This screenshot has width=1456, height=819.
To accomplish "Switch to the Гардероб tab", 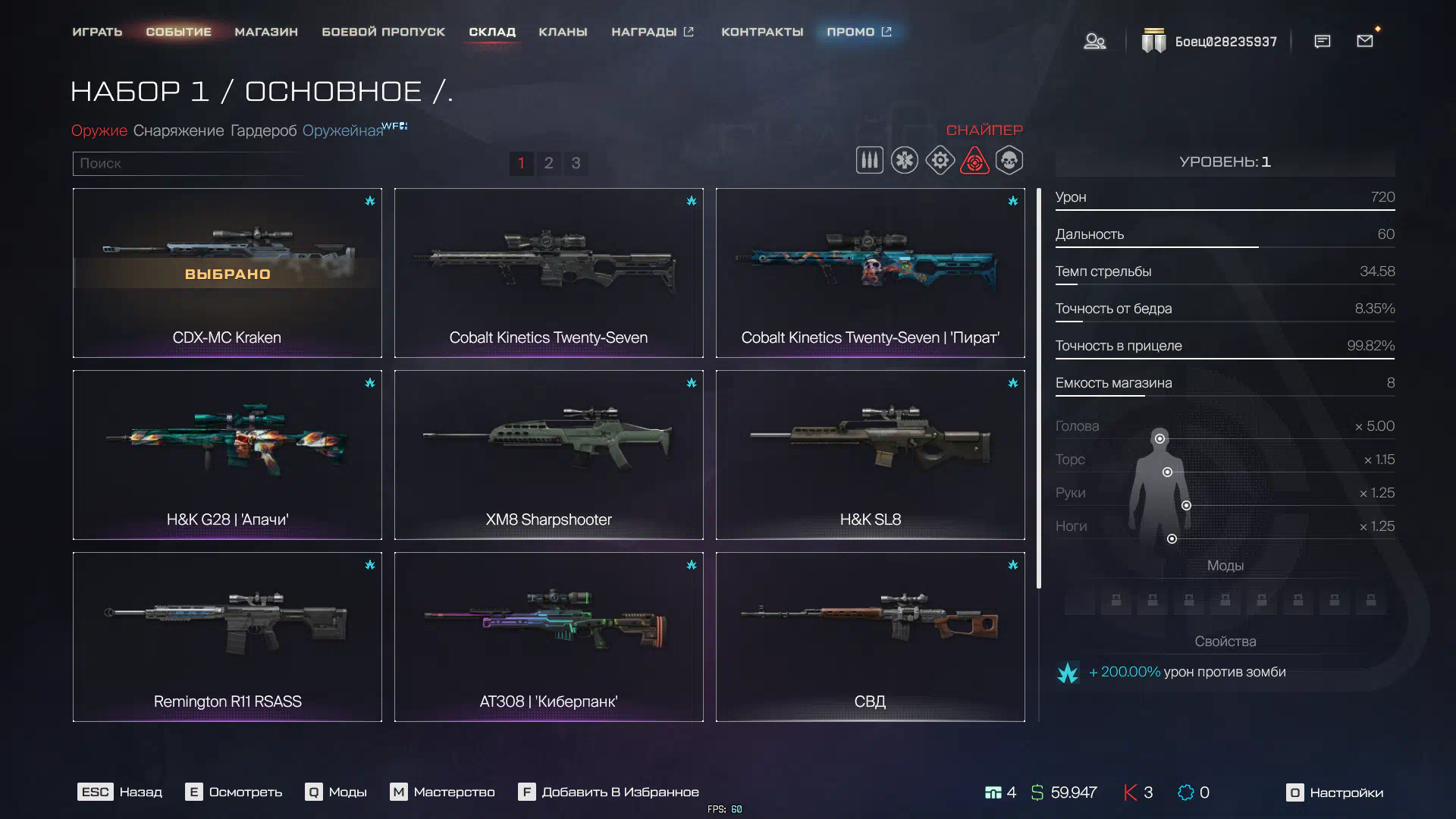I will 263,130.
